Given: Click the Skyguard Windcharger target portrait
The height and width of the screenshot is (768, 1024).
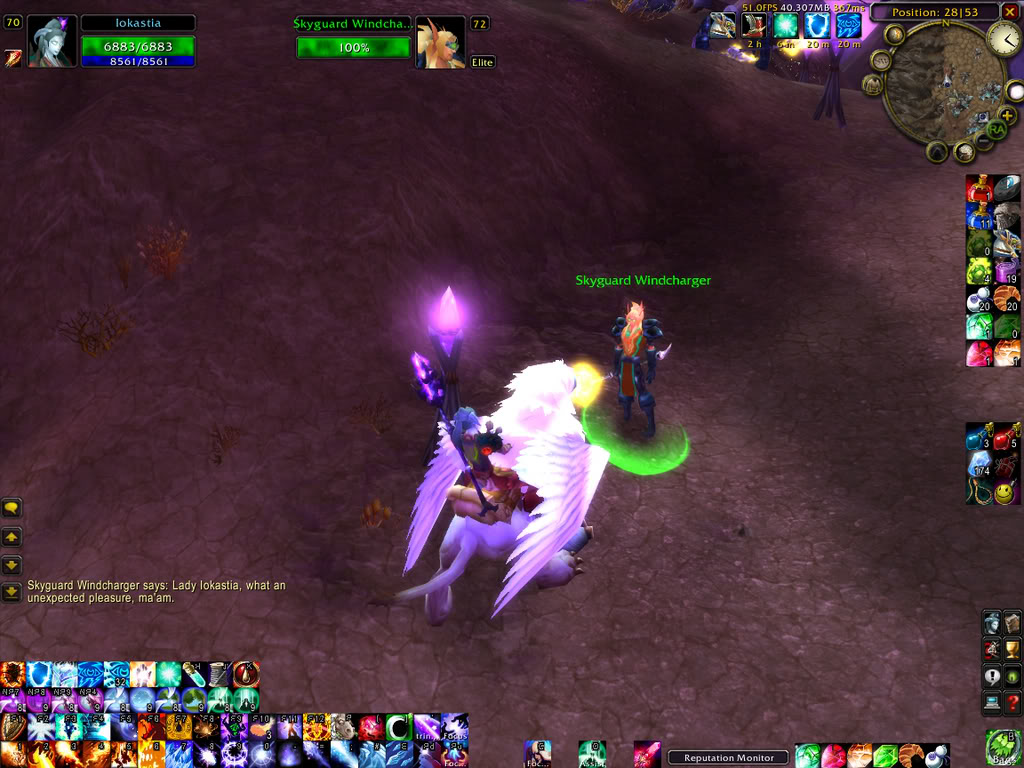Looking at the screenshot, I should [440, 43].
